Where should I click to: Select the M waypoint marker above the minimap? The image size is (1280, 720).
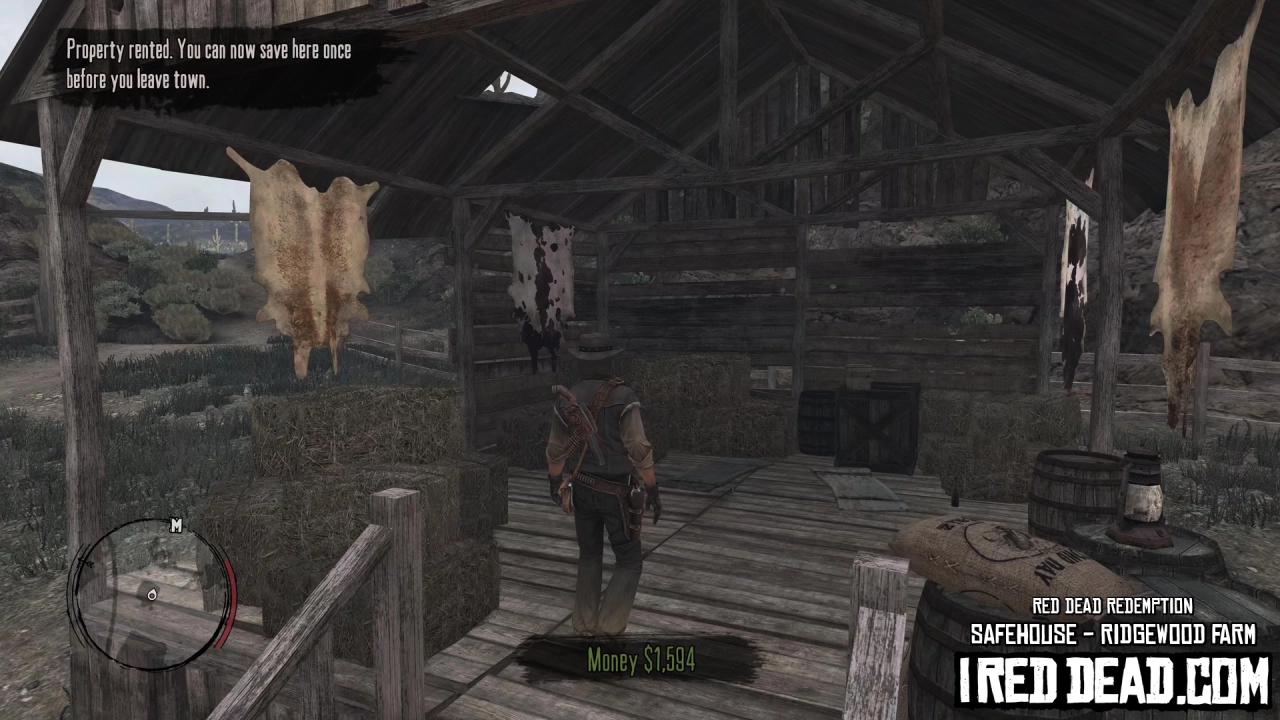coord(176,526)
